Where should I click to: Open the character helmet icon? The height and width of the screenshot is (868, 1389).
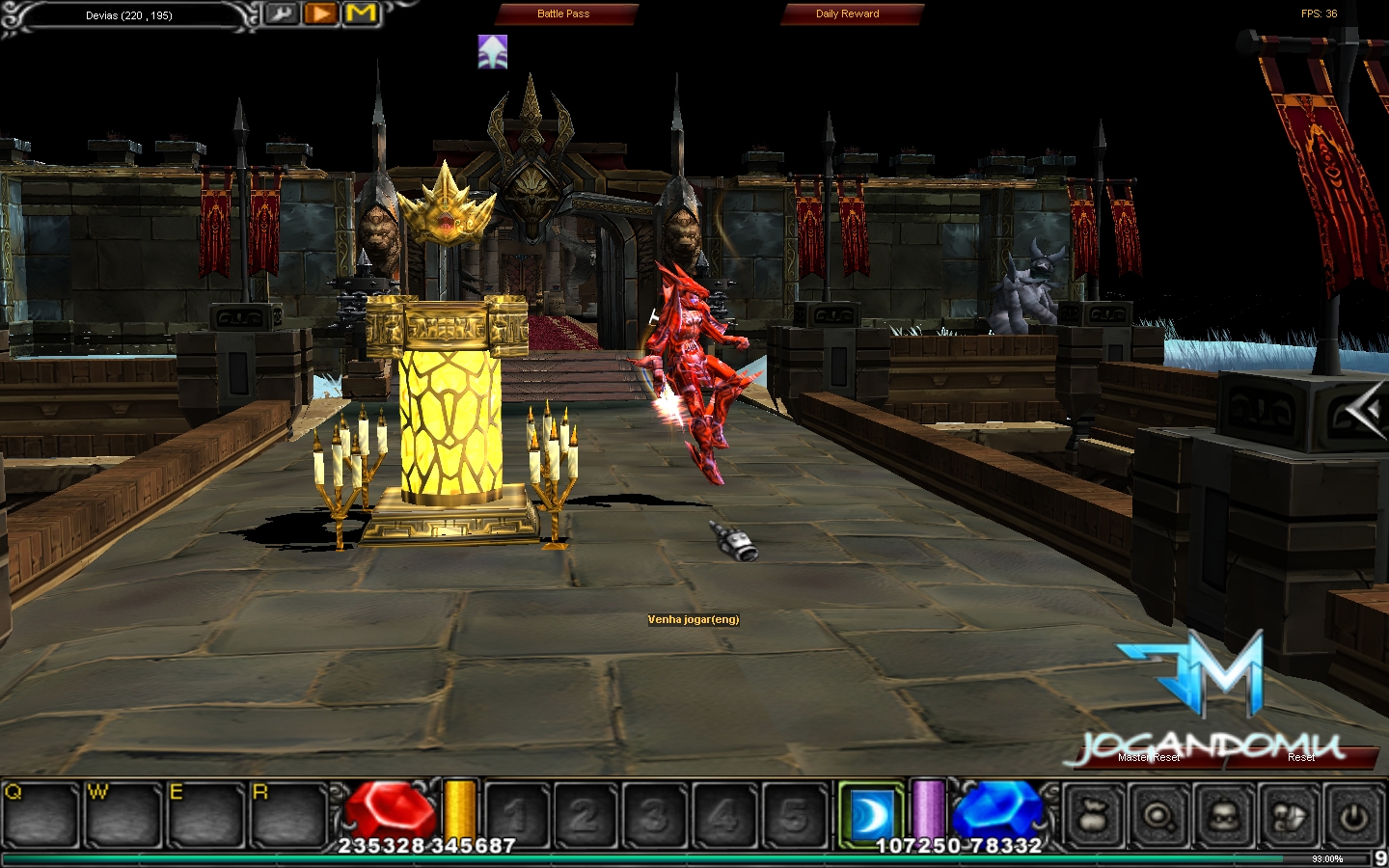[x=1223, y=816]
